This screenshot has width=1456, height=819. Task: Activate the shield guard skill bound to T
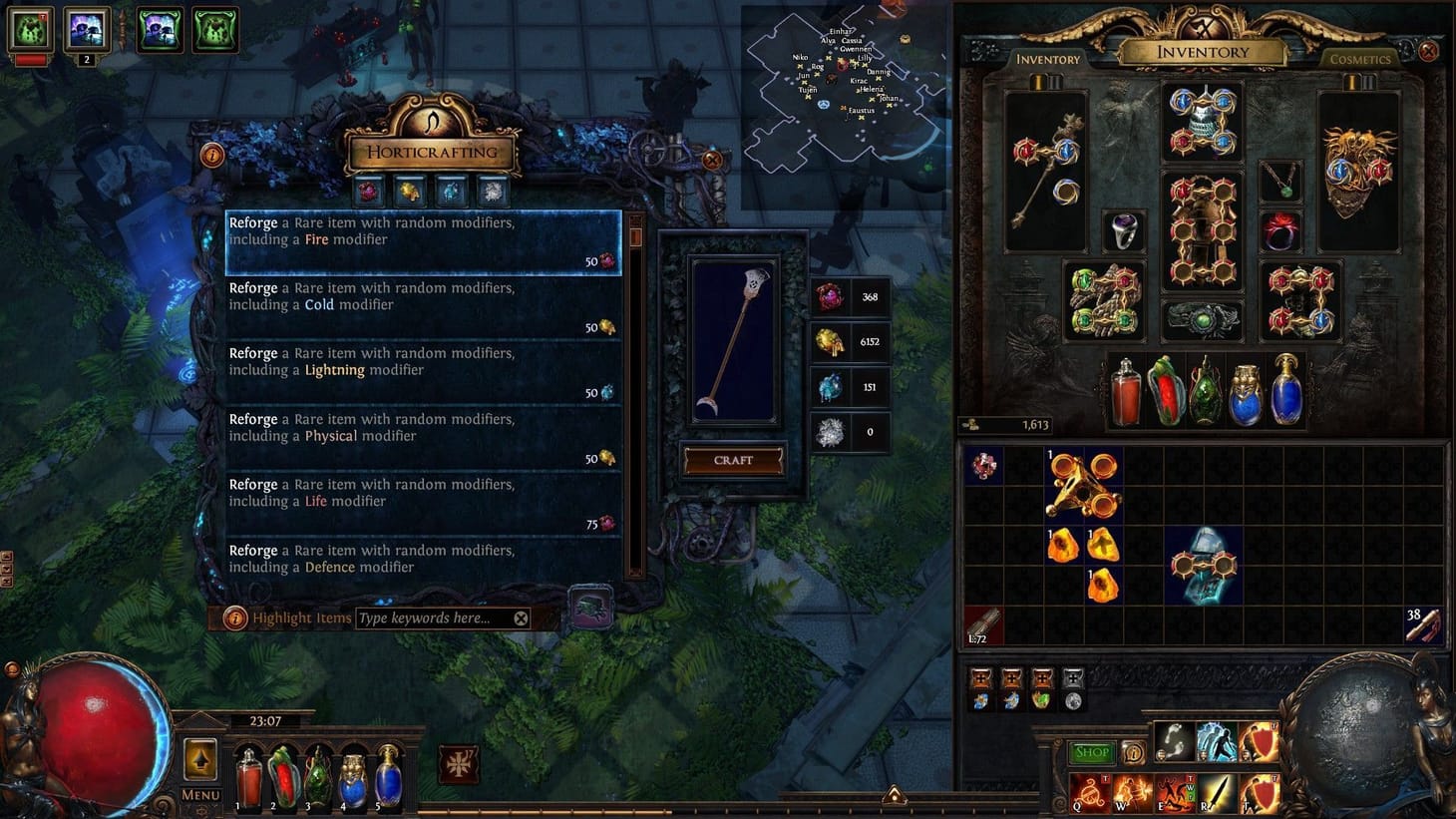click(x=1262, y=794)
